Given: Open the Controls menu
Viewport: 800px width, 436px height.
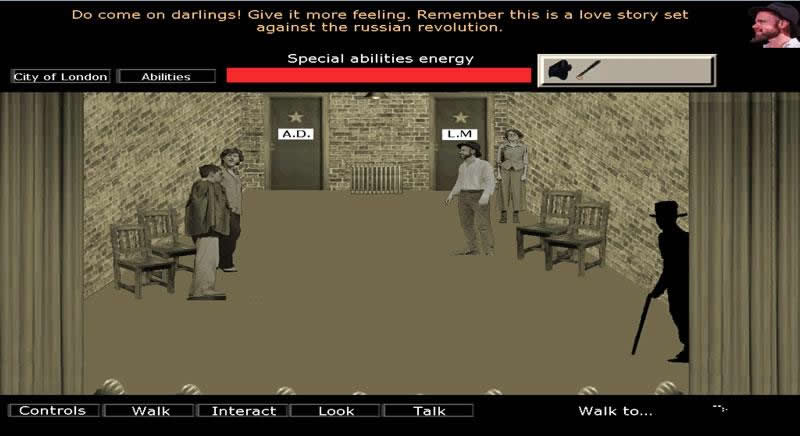Looking at the screenshot, I should click(x=53, y=410).
